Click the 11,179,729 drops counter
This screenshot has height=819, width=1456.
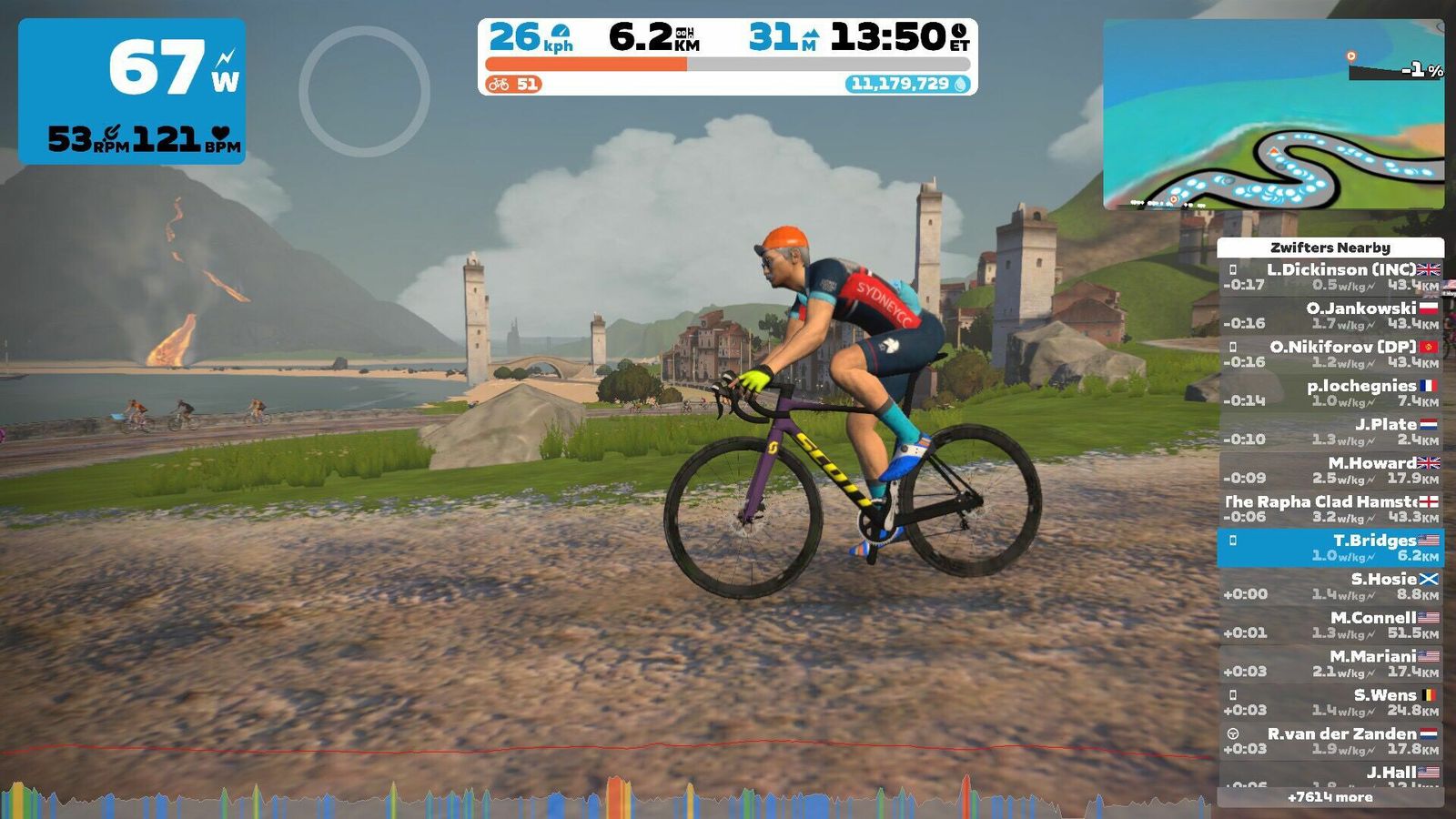click(x=908, y=84)
